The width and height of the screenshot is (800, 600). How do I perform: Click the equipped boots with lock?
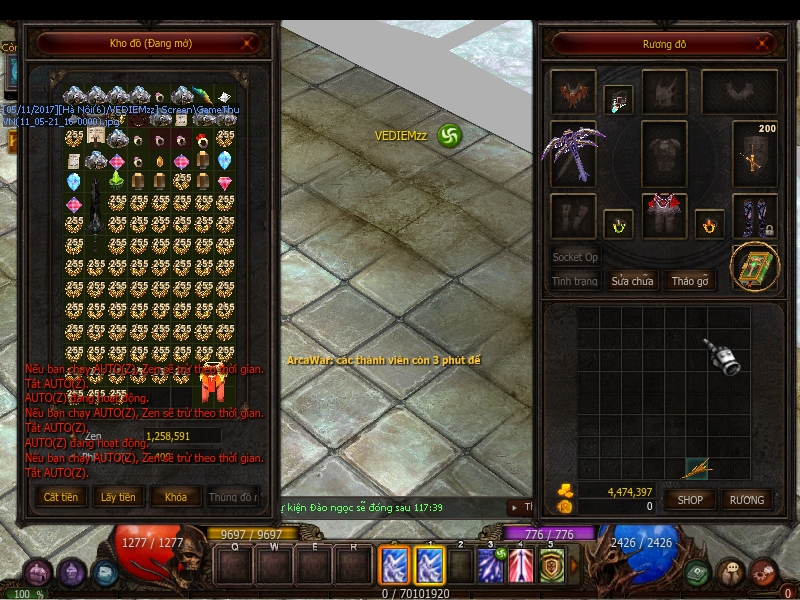click(754, 216)
